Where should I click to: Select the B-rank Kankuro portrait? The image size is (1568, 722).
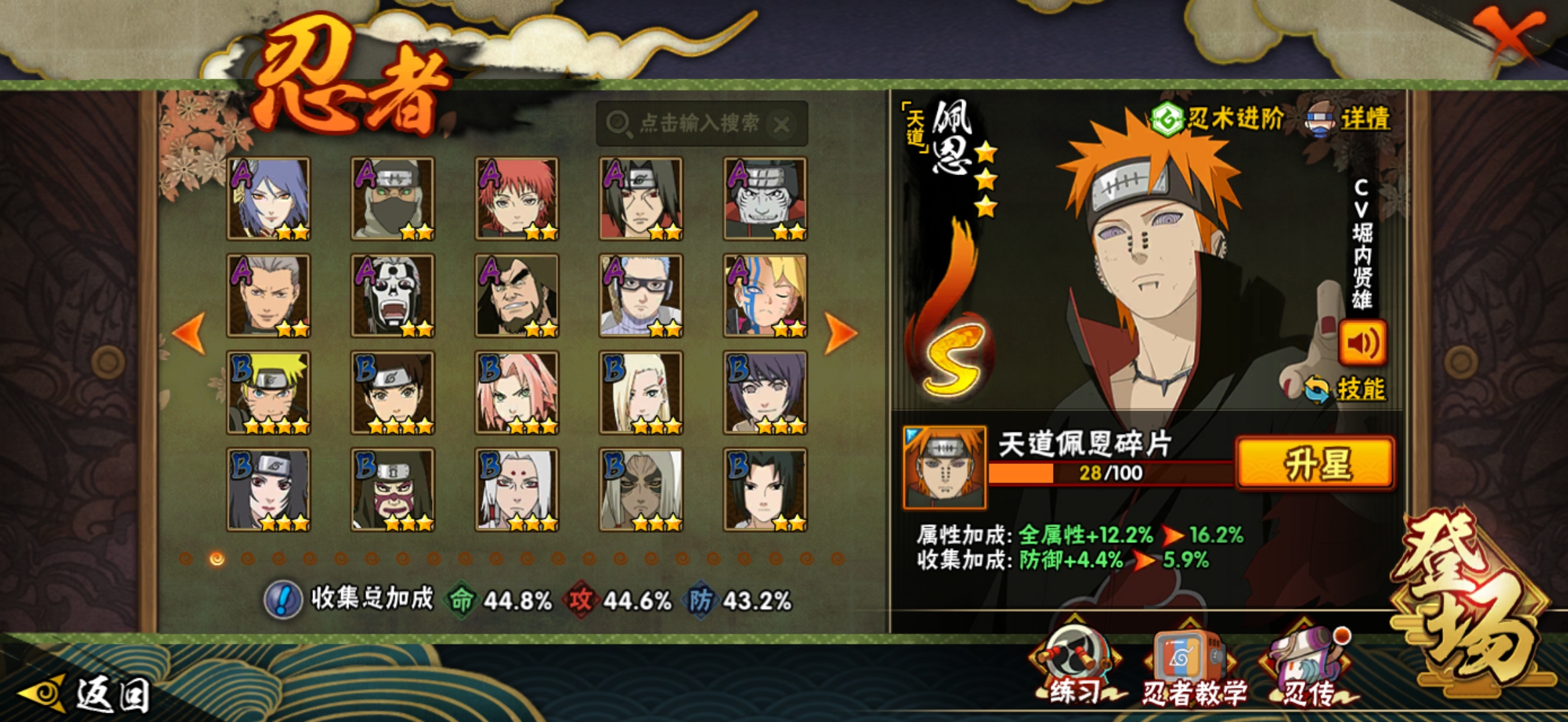[x=393, y=489]
